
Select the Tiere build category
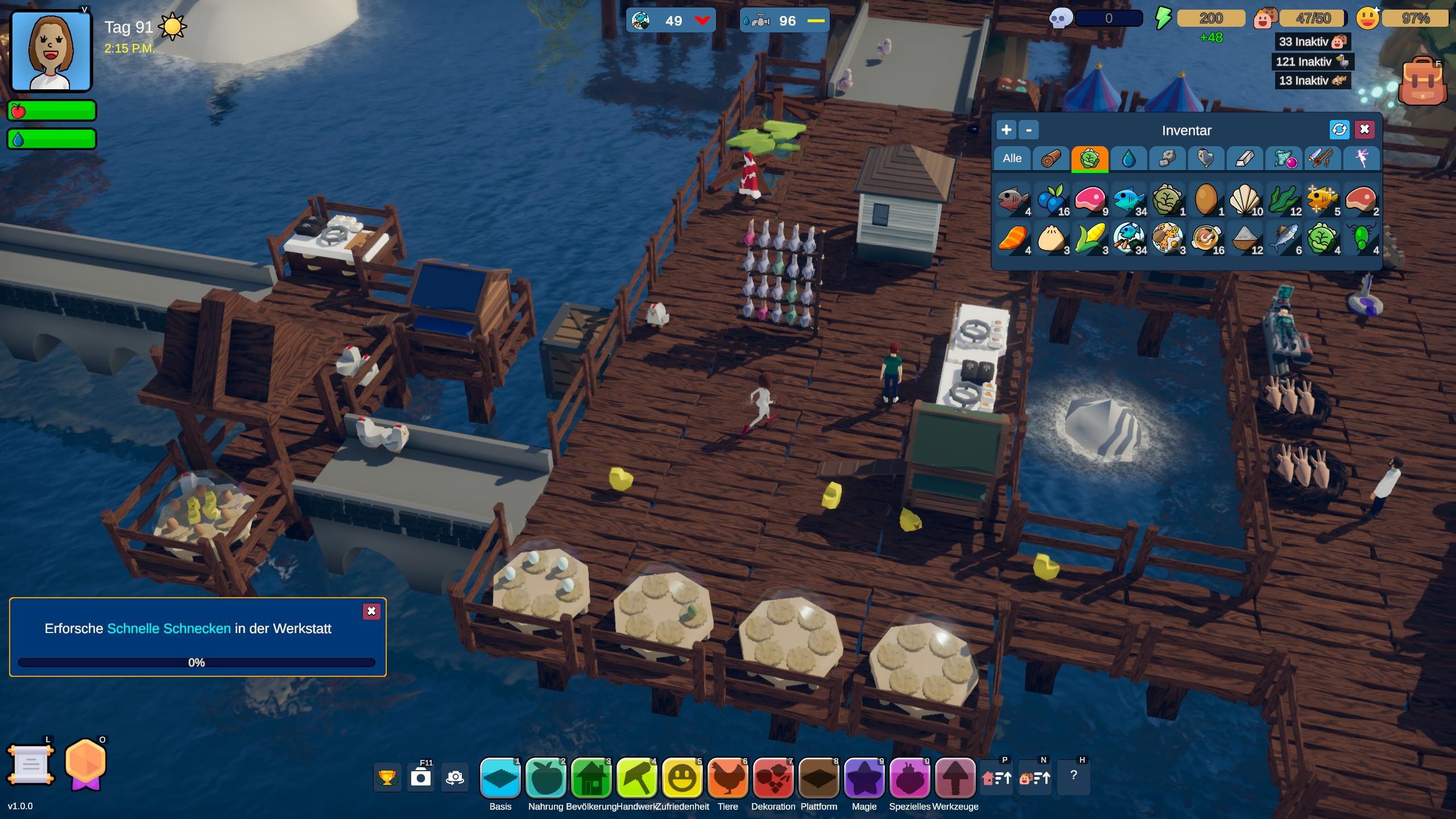727,778
